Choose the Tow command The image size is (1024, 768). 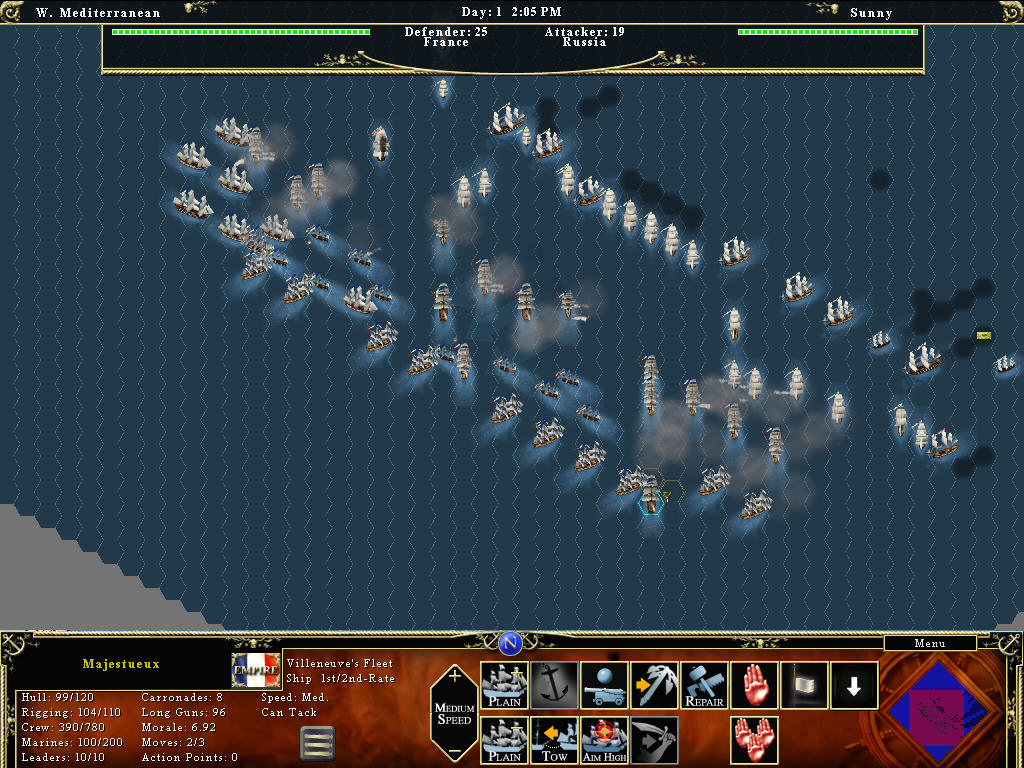(555, 740)
